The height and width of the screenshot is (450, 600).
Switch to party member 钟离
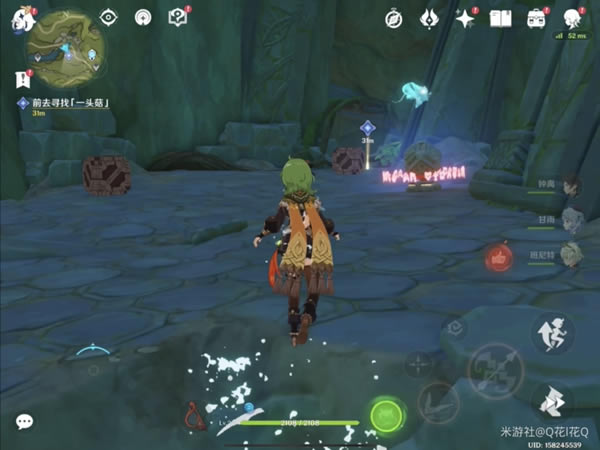click(571, 187)
